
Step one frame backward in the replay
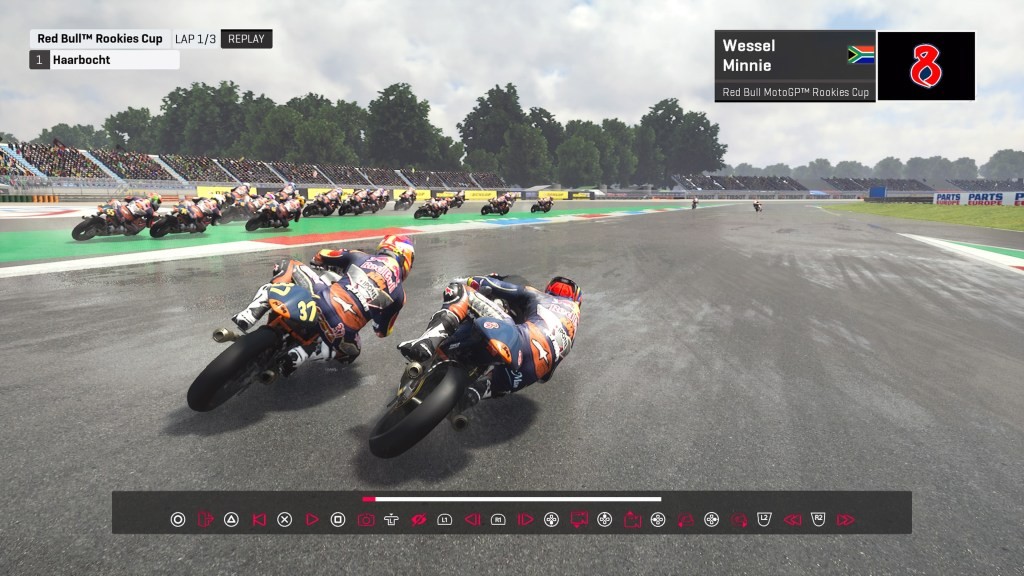point(473,519)
